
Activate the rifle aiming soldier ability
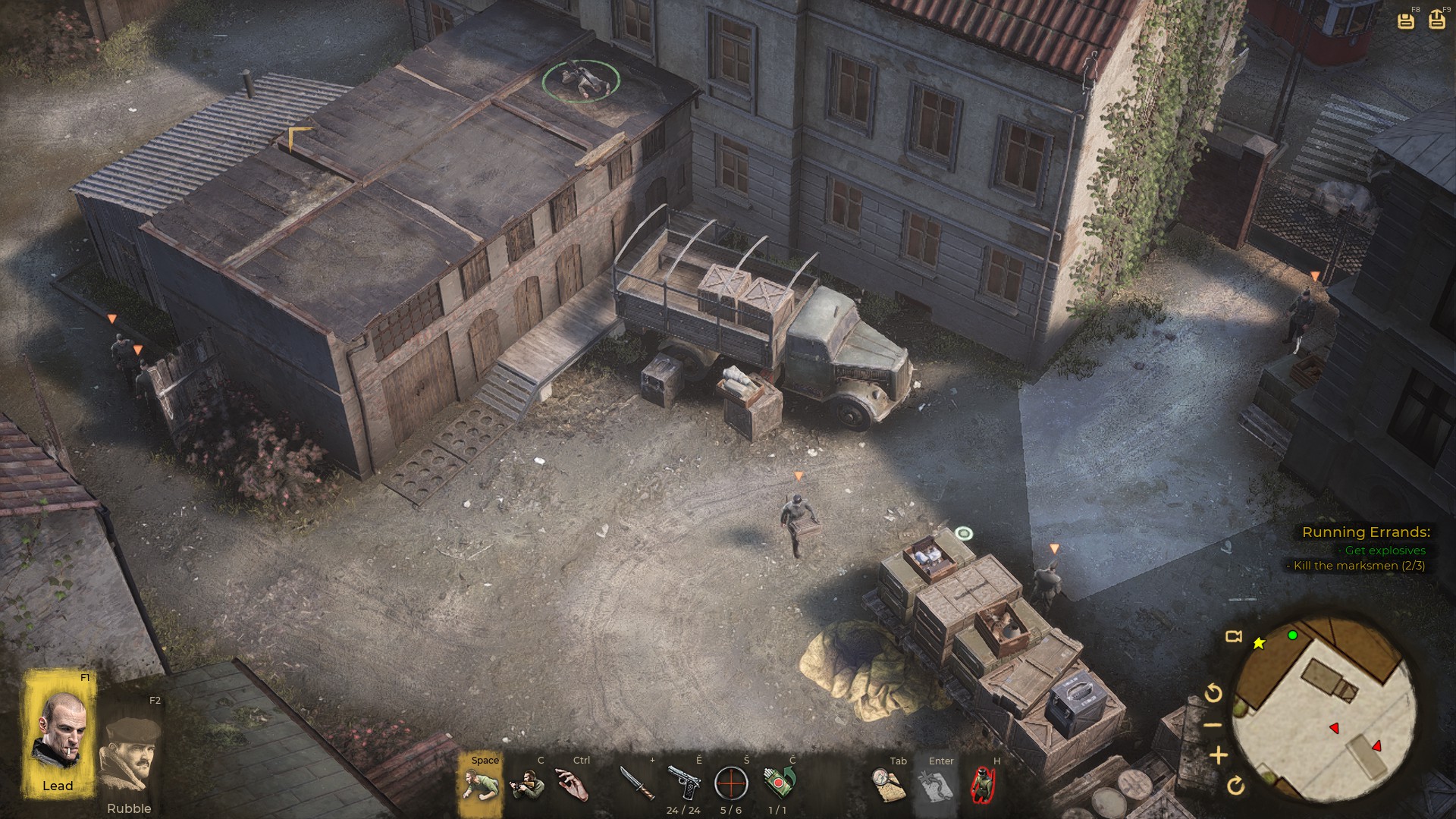(x=527, y=784)
